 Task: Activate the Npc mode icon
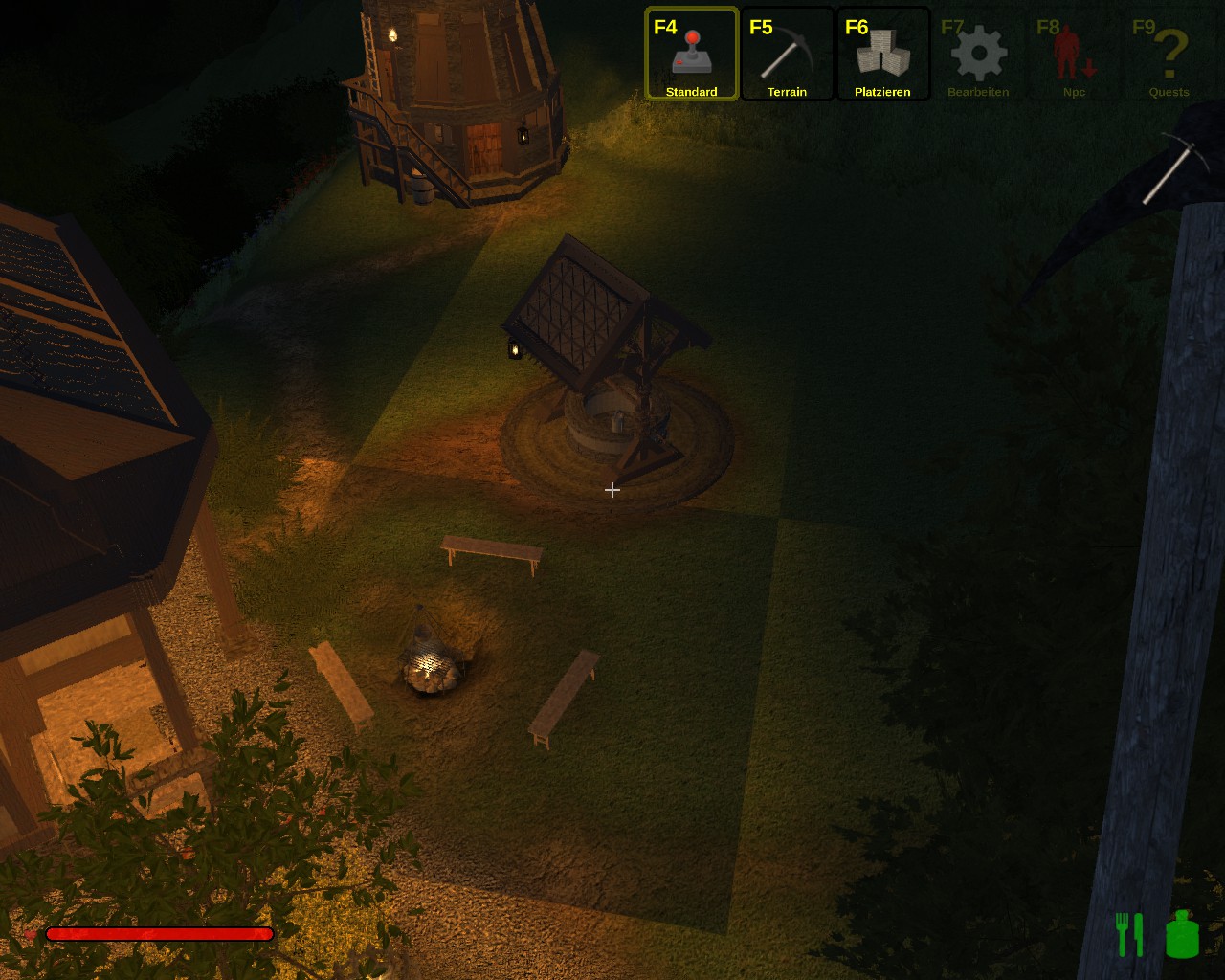tap(1074, 55)
